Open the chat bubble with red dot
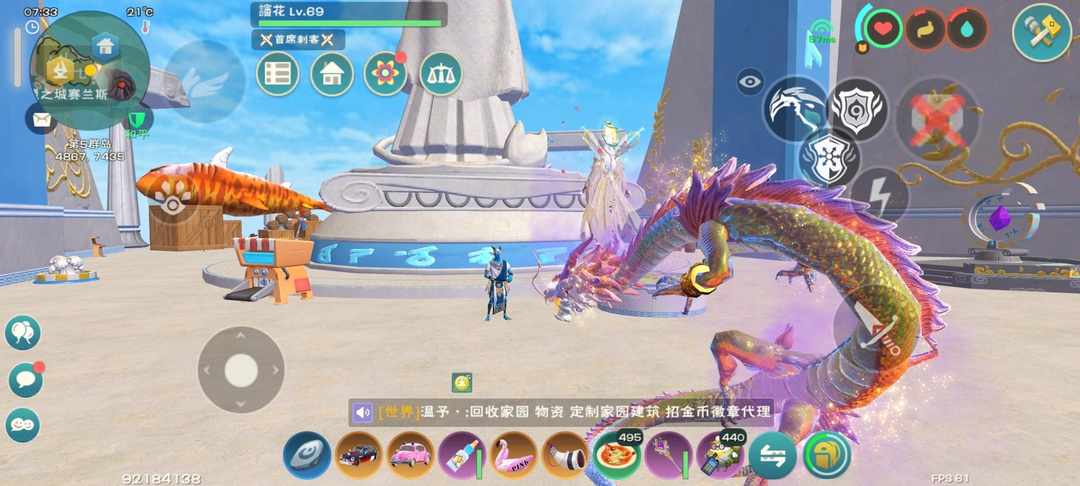Viewport: 1080px width, 486px height. coord(23,379)
